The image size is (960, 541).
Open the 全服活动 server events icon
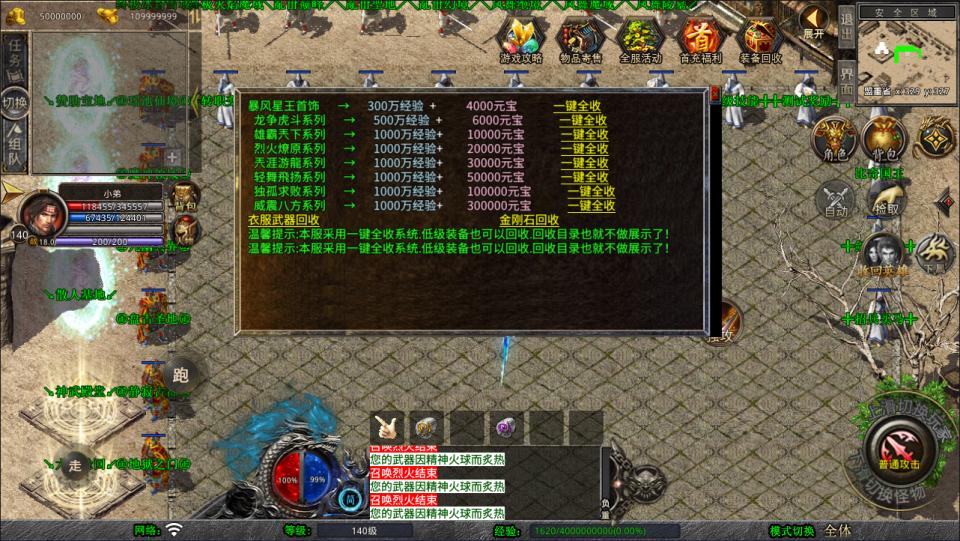[641, 40]
